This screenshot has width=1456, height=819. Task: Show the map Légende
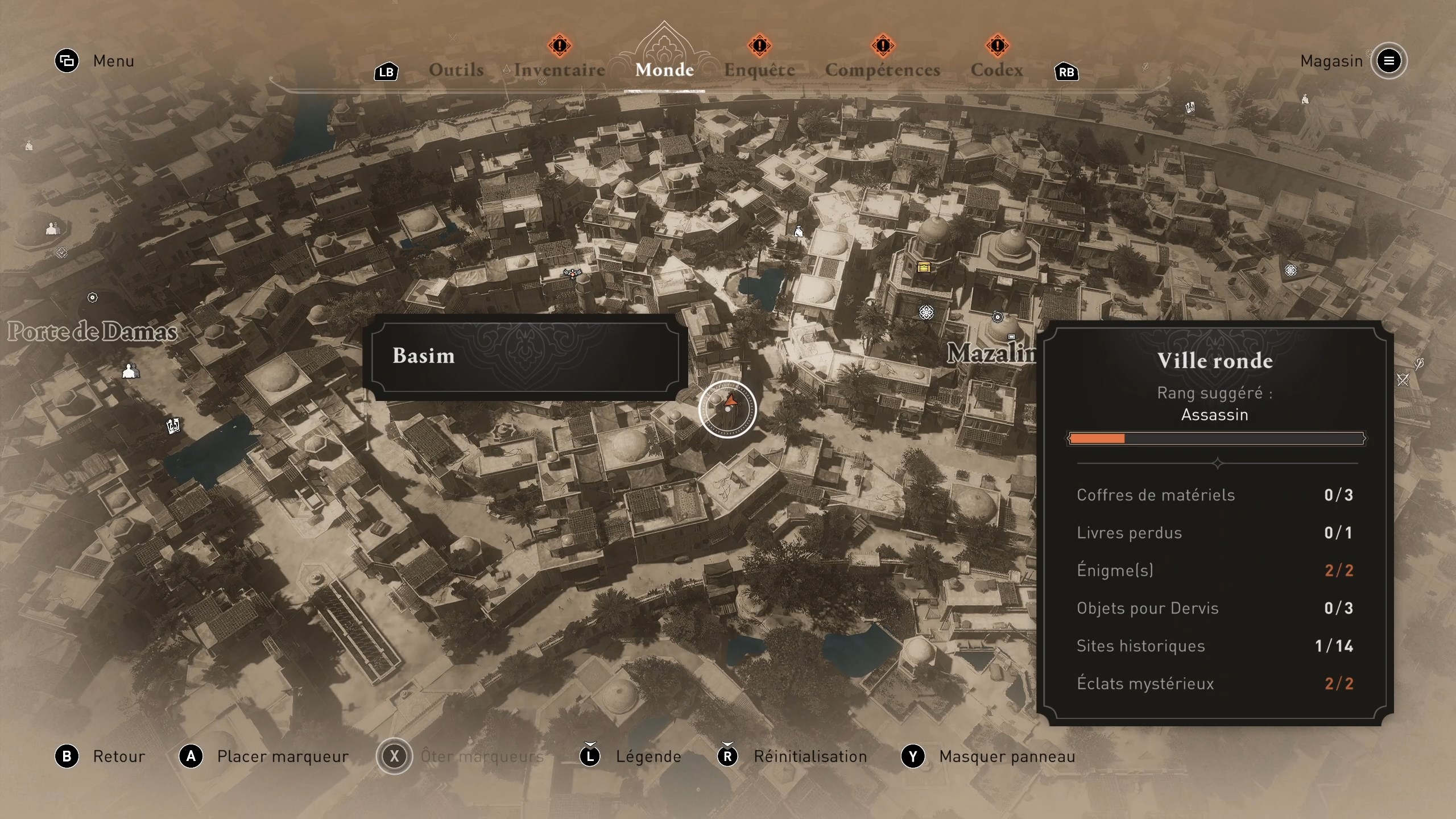(x=648, y=756)
